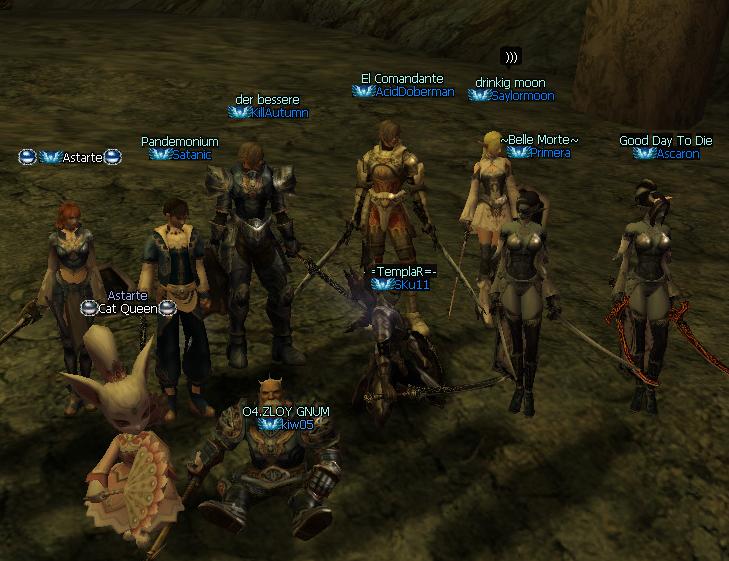Click the ")))" chat bubble

511,57
